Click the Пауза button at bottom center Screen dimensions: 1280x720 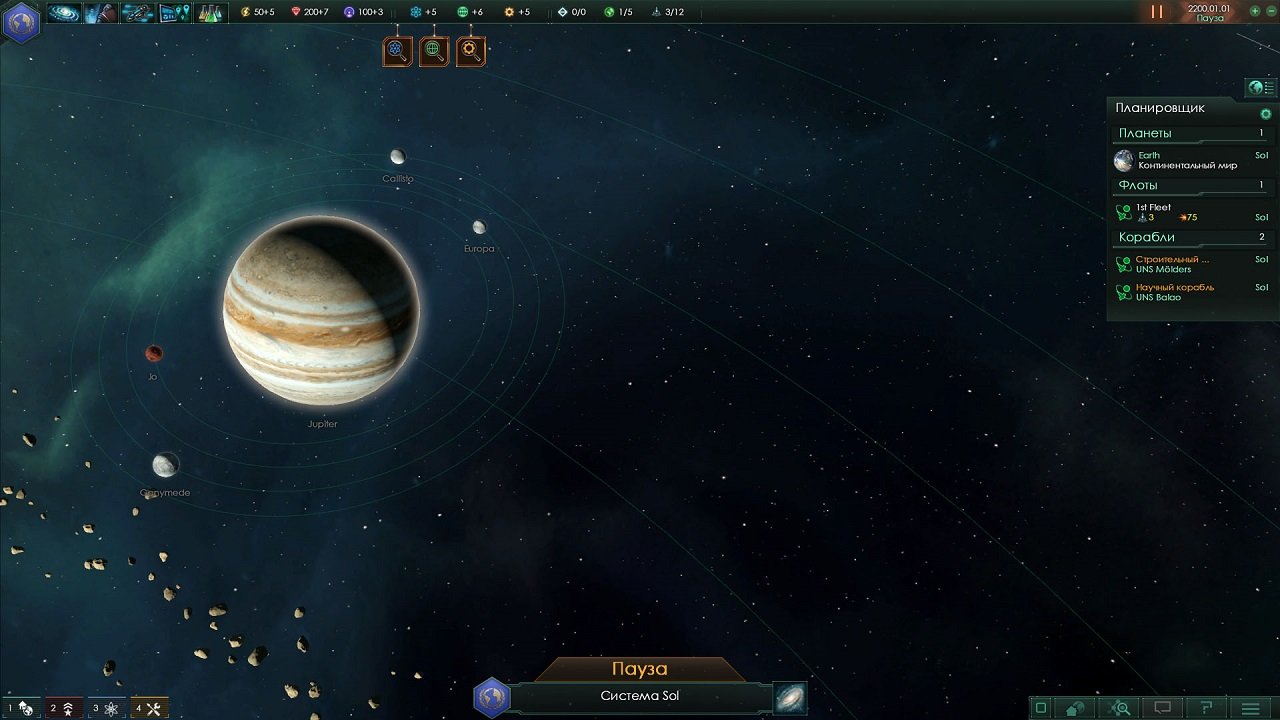[x=640, y=668]
